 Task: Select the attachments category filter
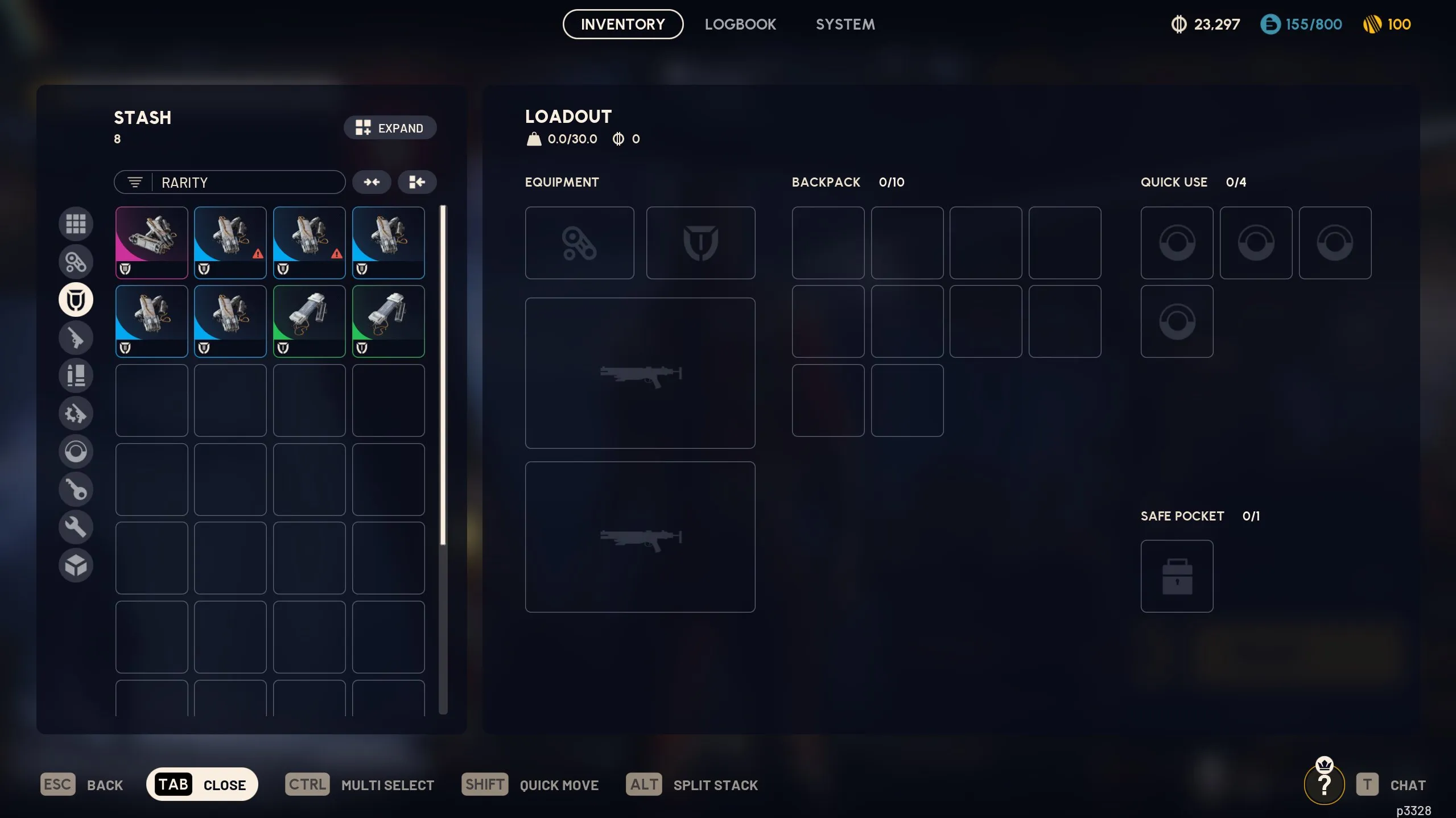coord(76,262)
